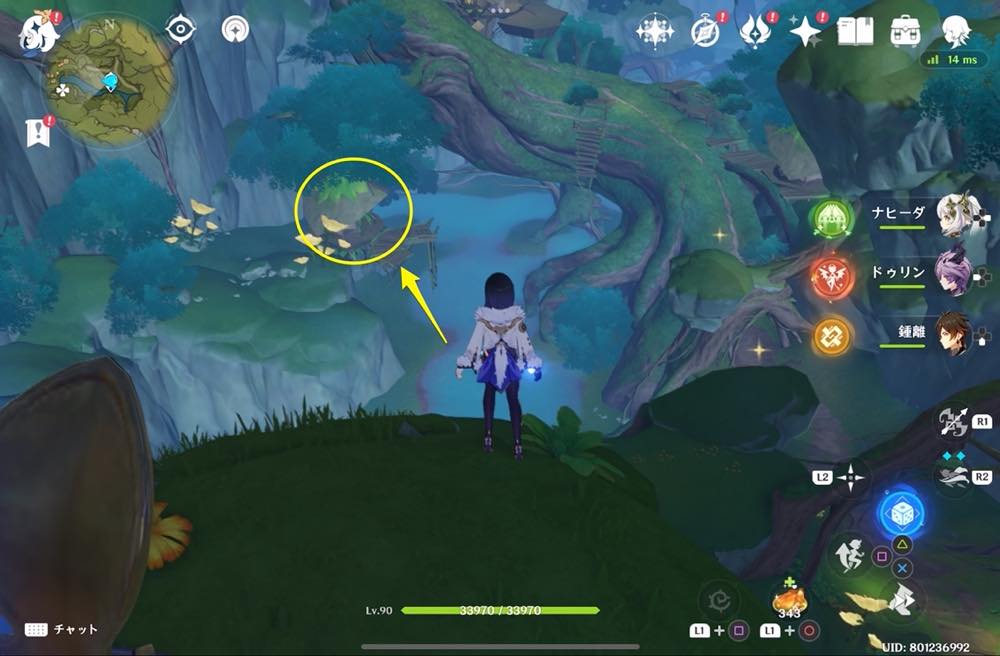
Task: Toggle Elemental Sight eye icon
Action: point(180,30)
